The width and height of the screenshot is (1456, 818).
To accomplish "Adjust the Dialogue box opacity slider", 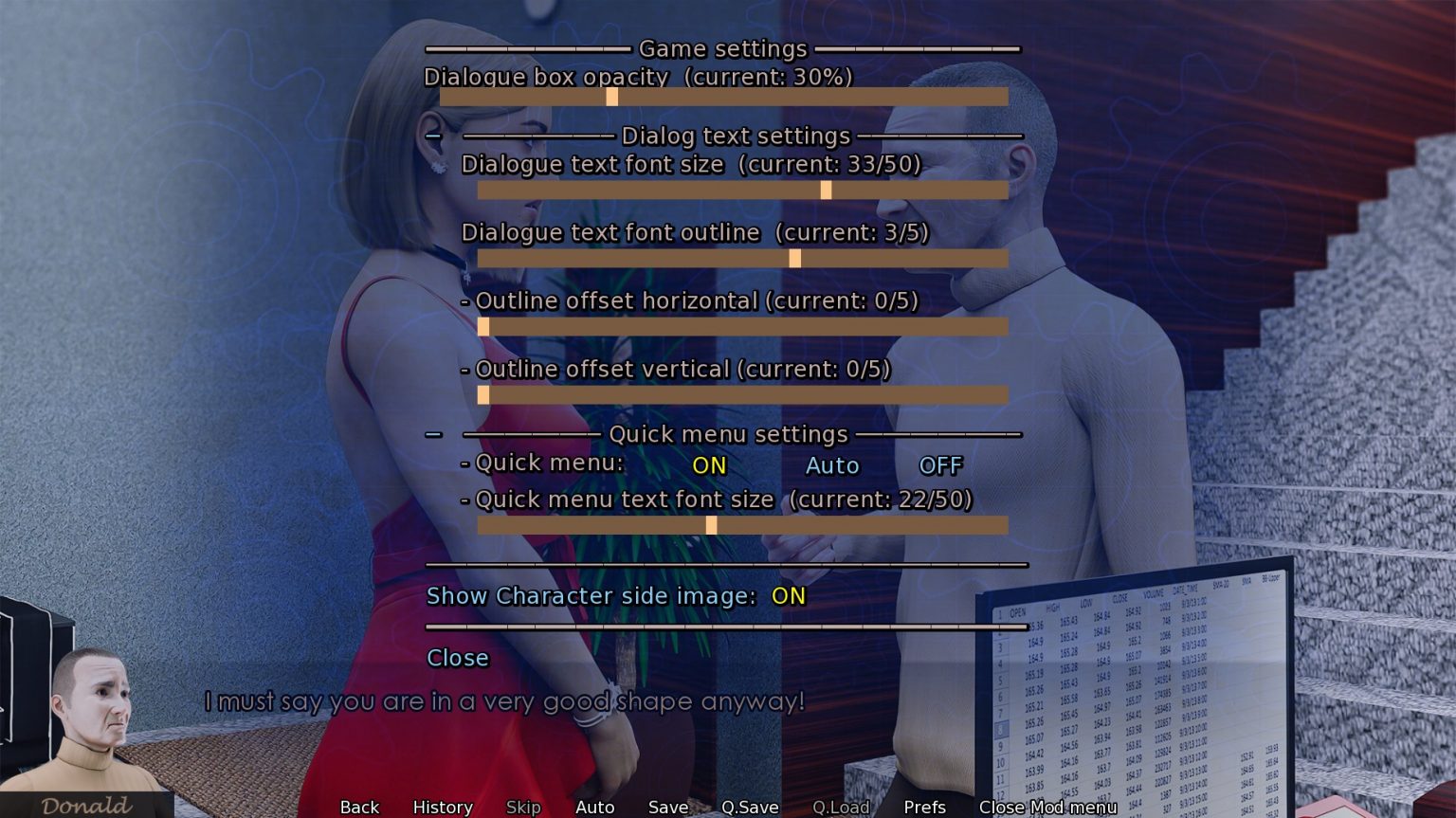I will (612, 98).
